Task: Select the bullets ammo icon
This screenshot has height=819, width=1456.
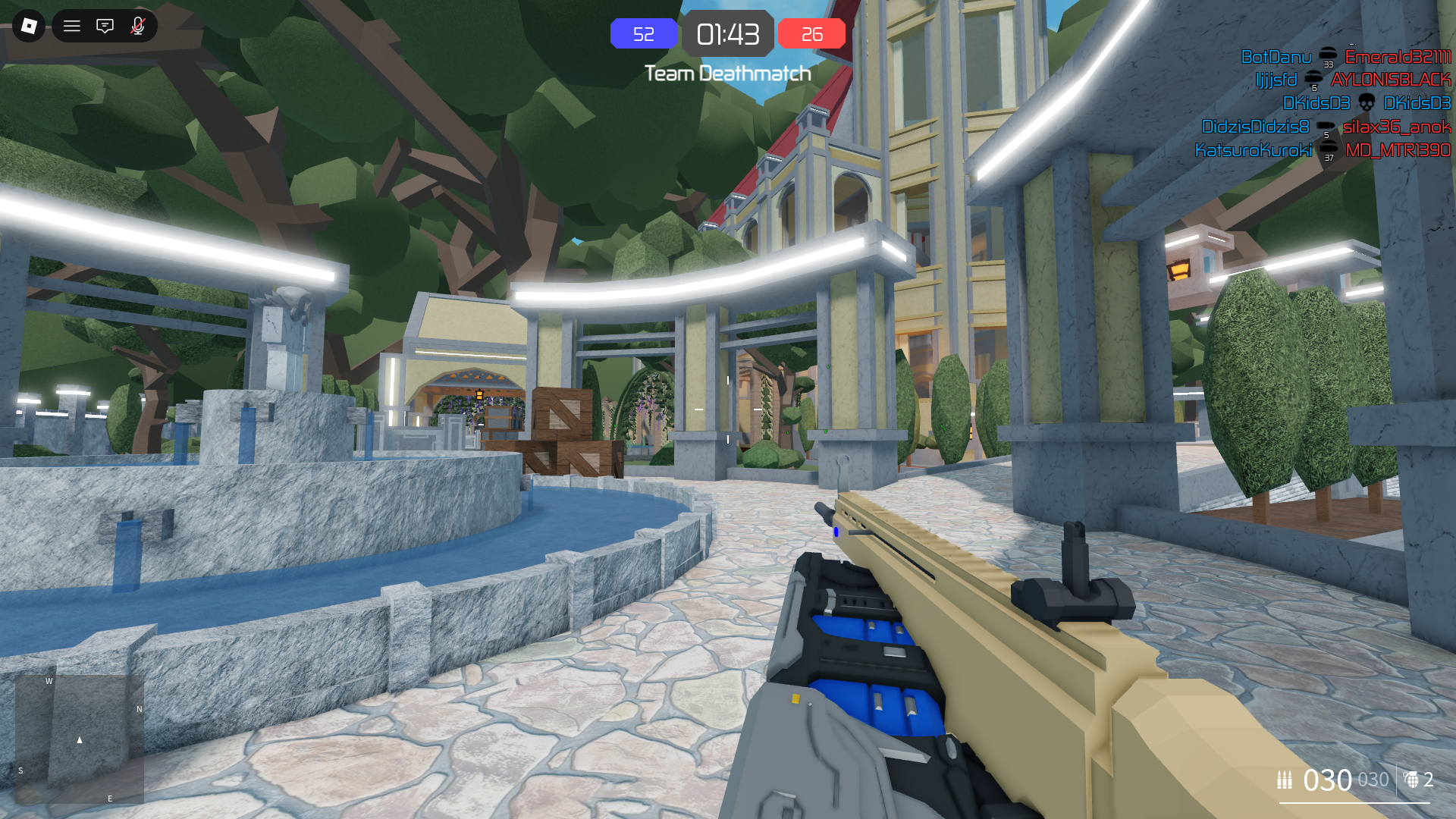Action: tap(1283, 779)
